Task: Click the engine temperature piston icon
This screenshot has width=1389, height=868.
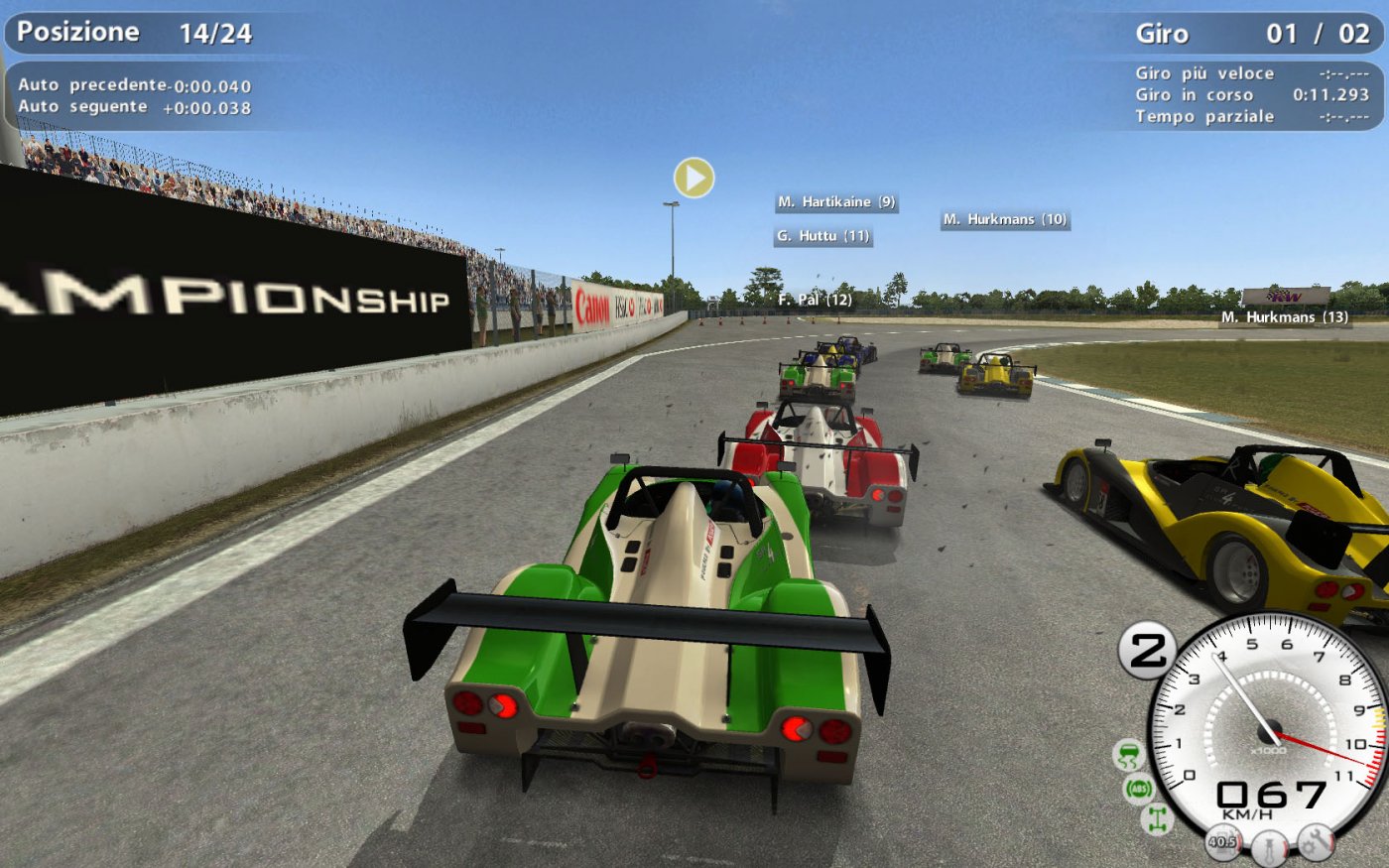Action: tap(1268, 845)
